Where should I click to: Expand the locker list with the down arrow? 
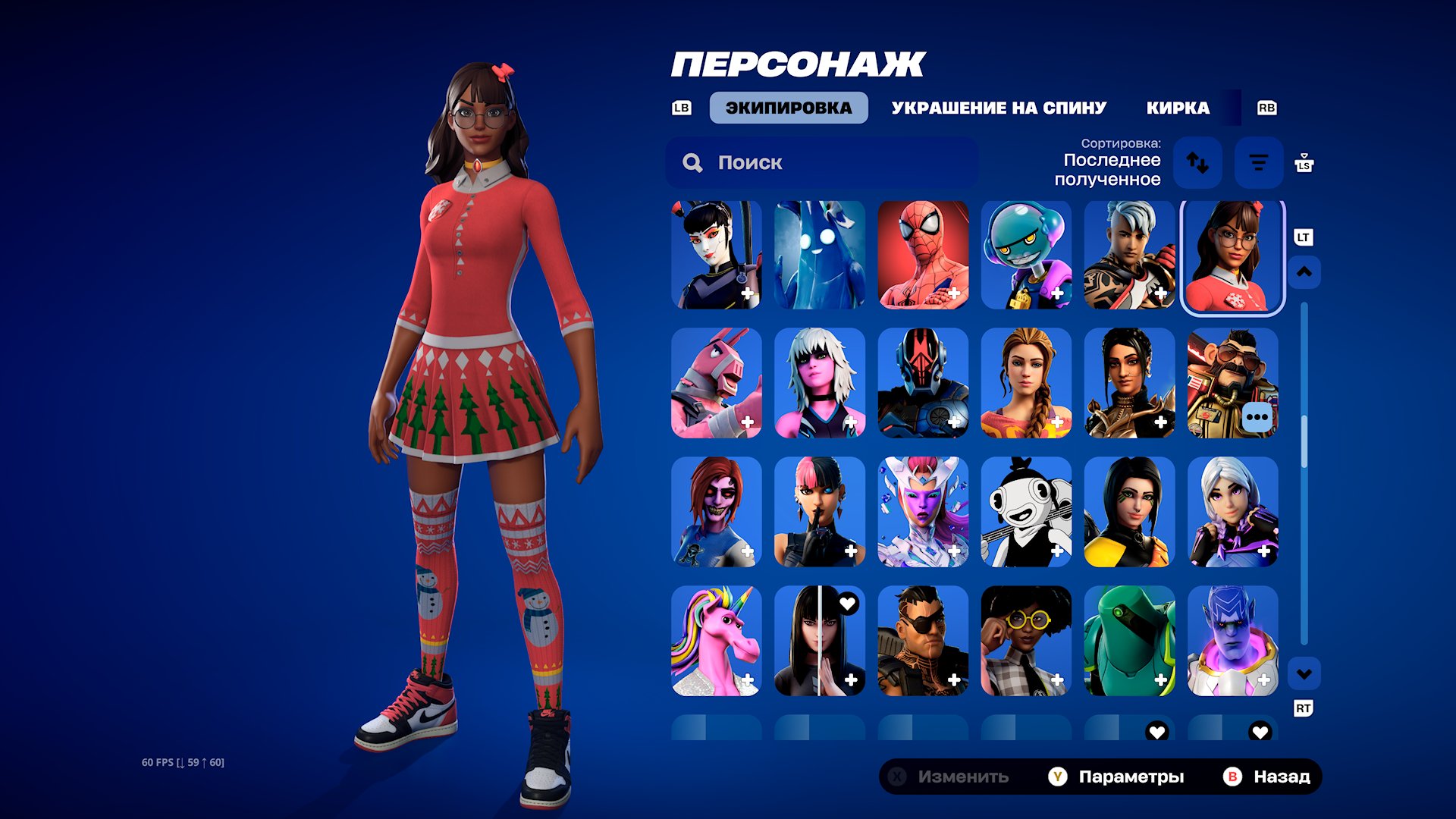1304,672
